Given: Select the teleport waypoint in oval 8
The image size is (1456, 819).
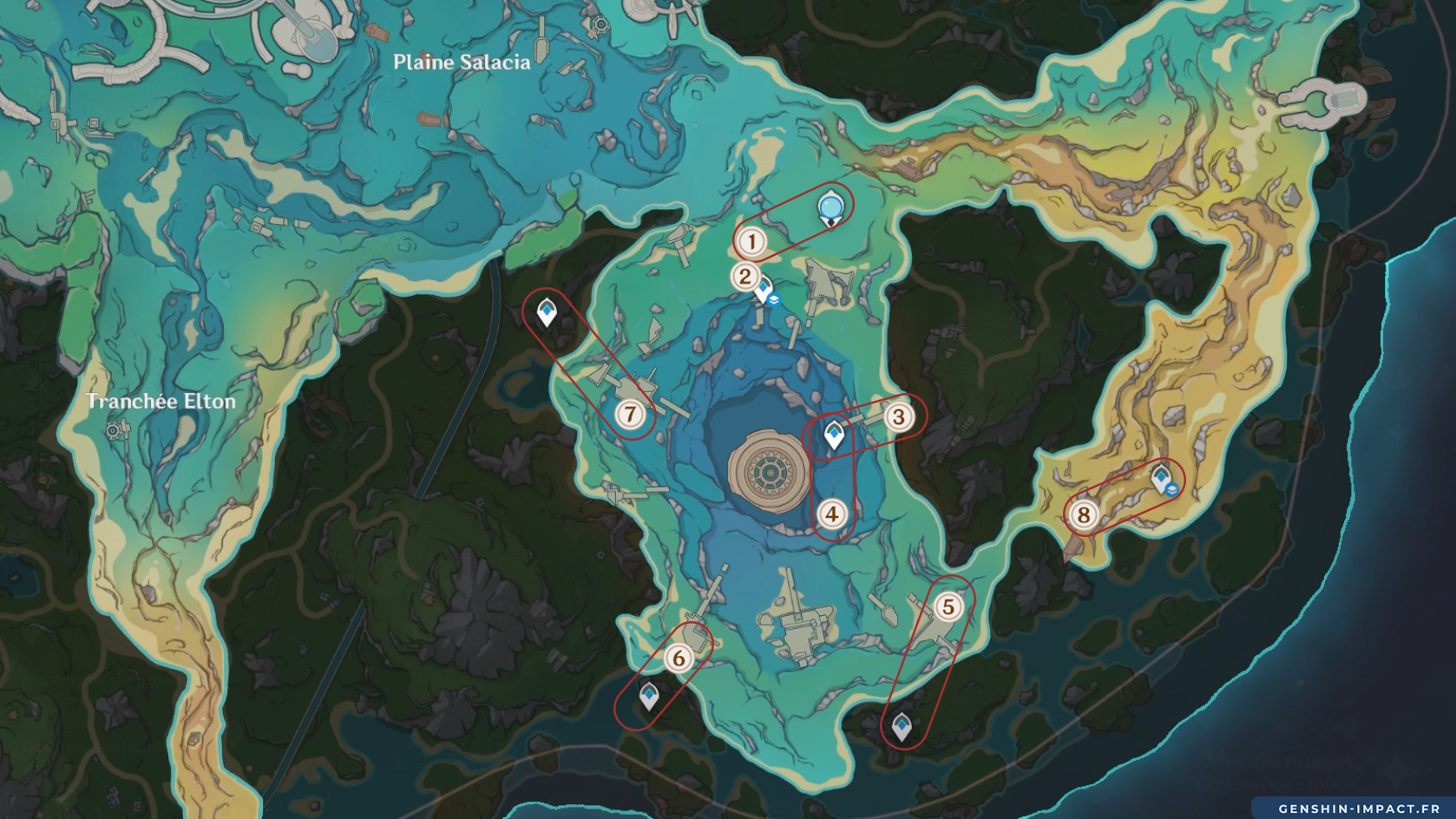Looking at the screenshot, I should [1161, 477].
